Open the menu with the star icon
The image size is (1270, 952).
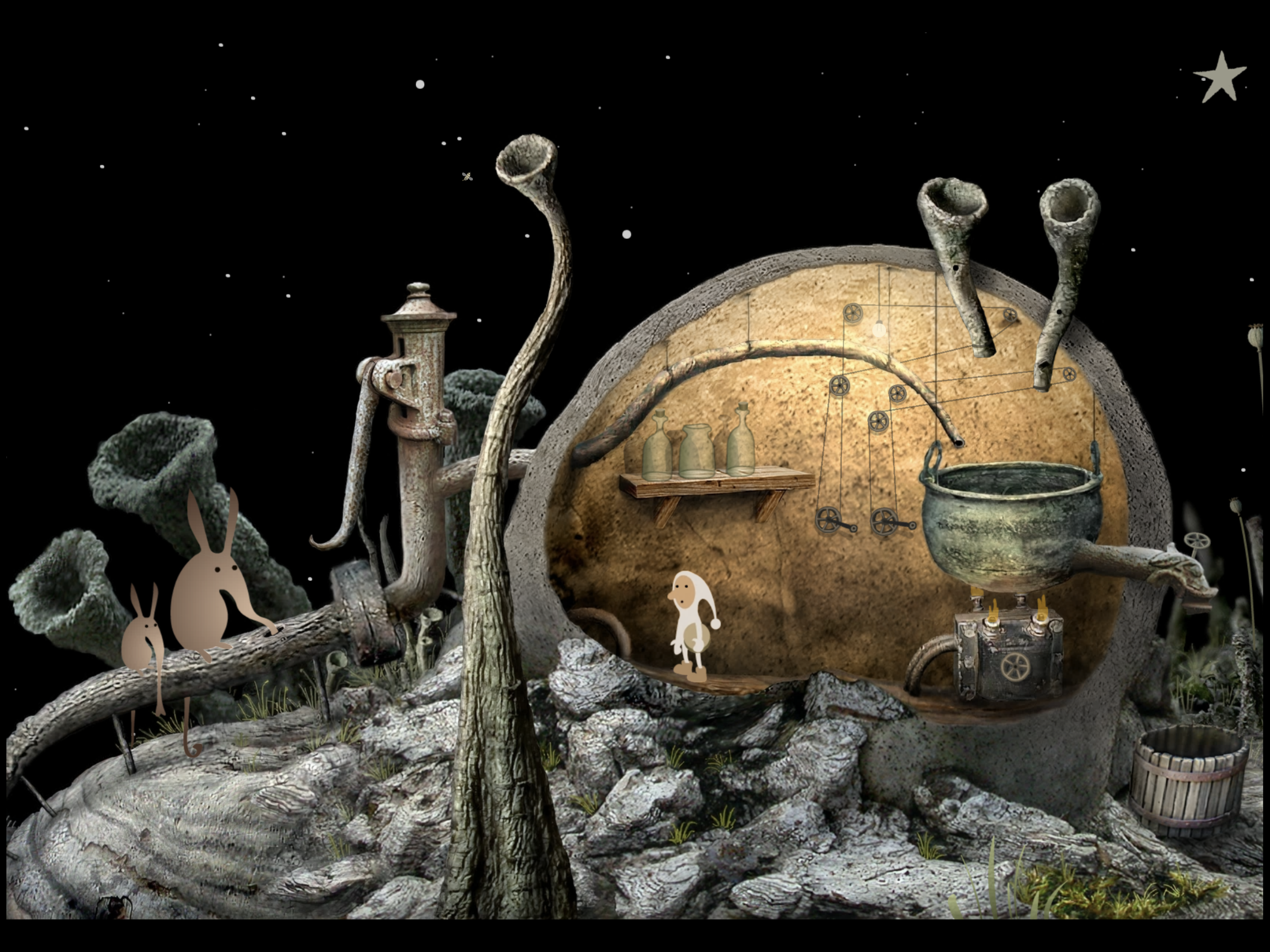1219,79
